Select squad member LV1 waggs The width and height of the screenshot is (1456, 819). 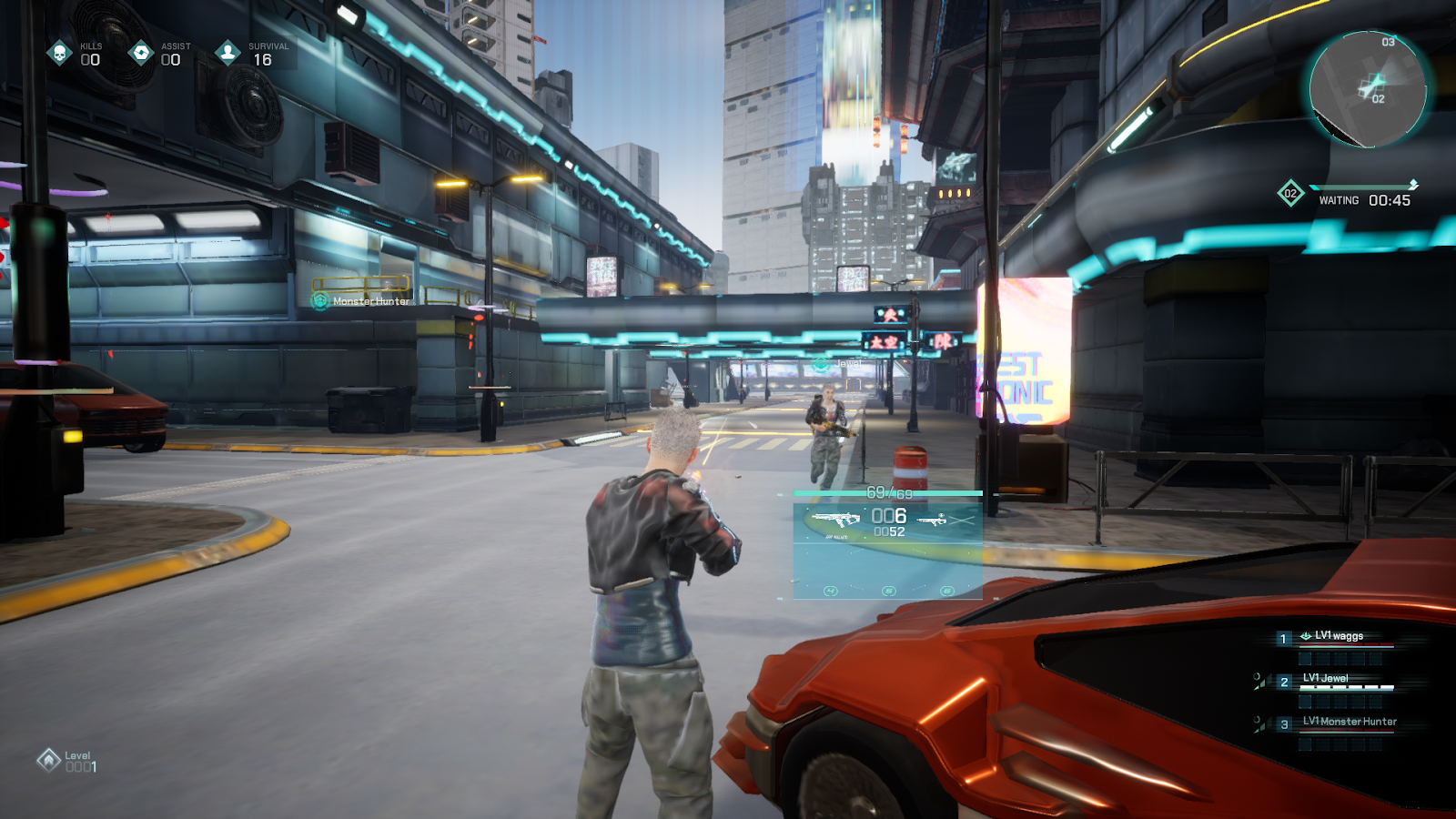coord(1339,636)
